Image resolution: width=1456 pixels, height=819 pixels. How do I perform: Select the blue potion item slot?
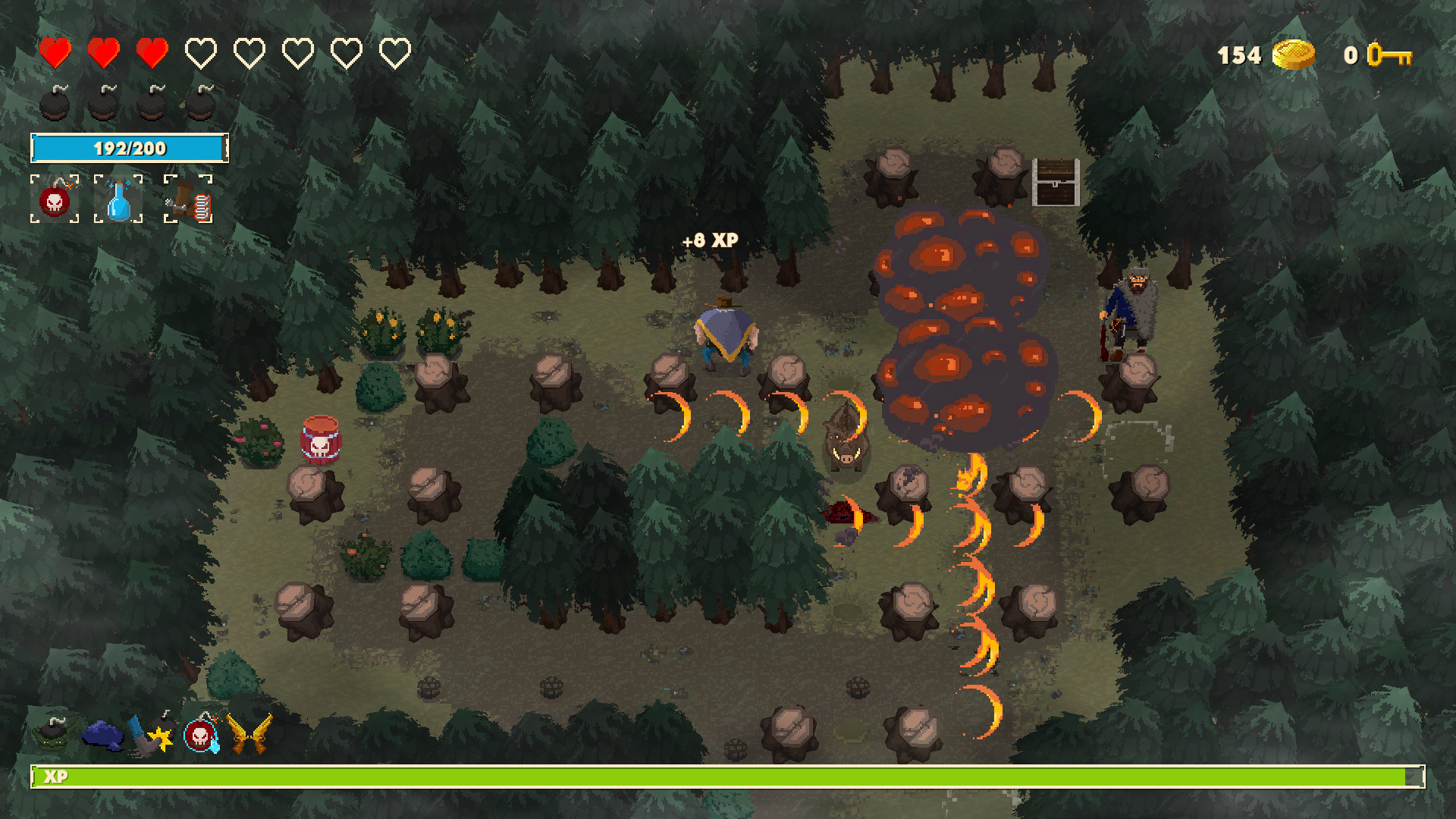pyautogui.click(x=118, y=199)
